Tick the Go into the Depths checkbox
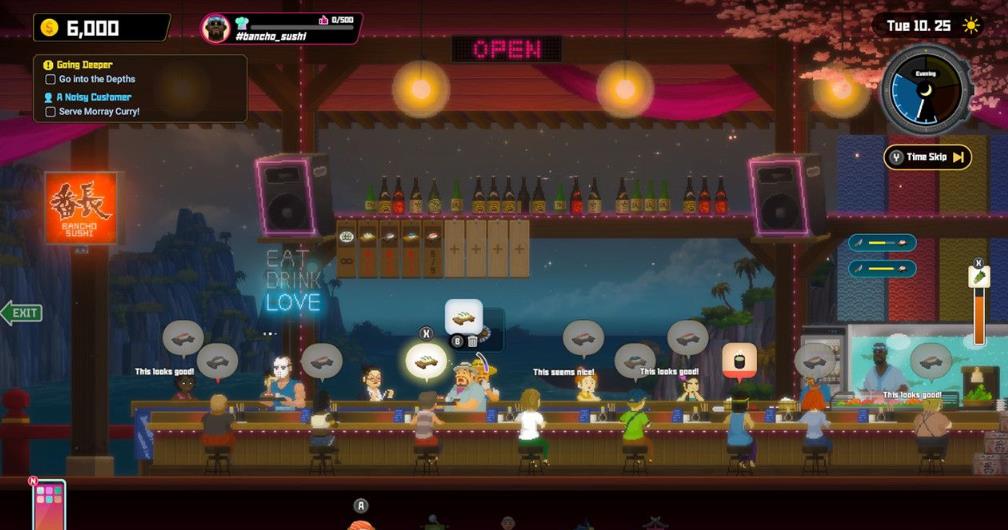The width and height of the screenshot is (1008, 530). [x=50, y=79]
